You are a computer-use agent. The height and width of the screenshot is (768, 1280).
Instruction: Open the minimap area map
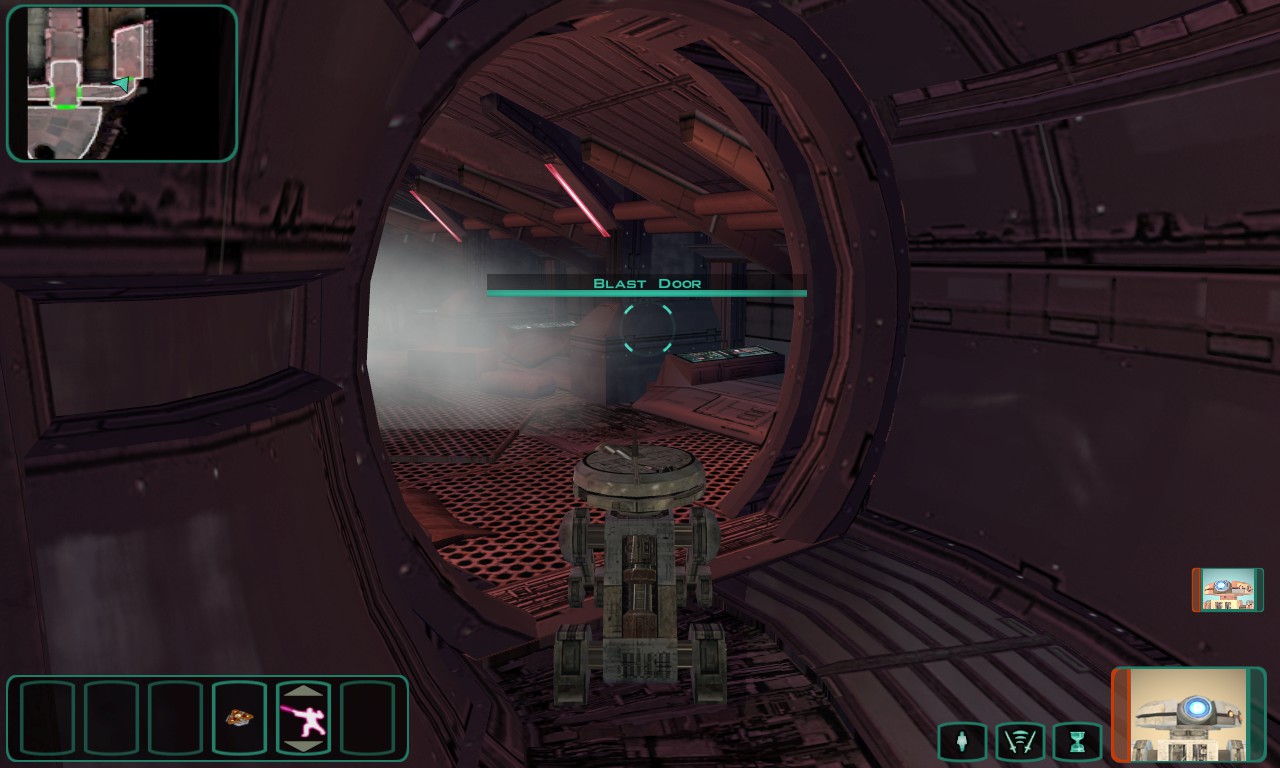click(122, 83)
